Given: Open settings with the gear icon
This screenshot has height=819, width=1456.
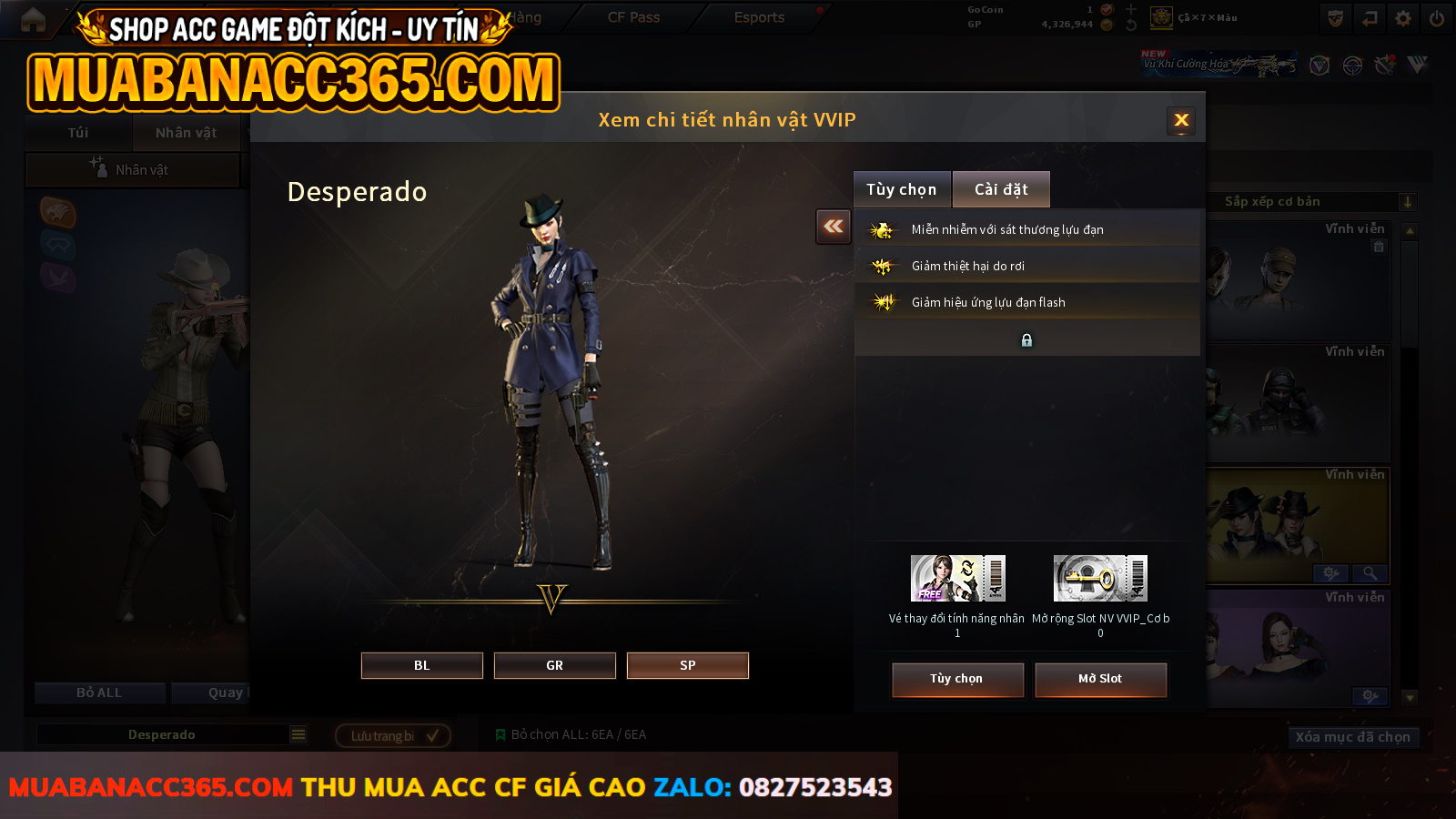Looking at the screenshot, I should pyautogui.click(x=1403, y=18).
